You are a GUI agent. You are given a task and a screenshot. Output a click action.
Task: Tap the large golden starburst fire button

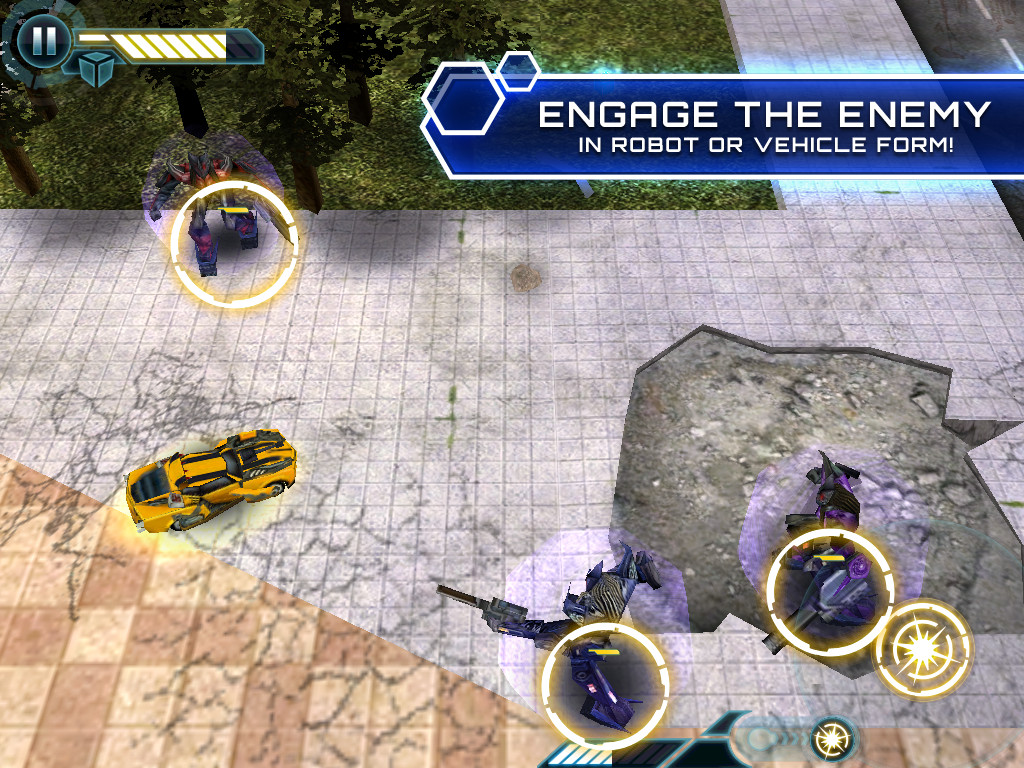tap(922, 649)
